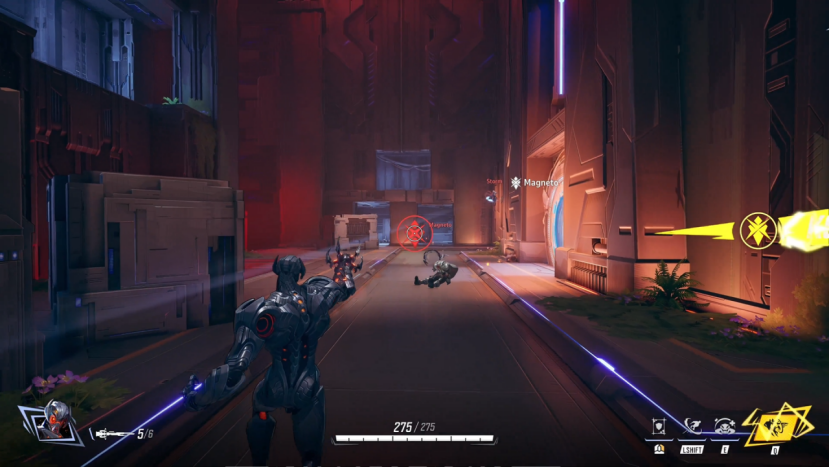This screenshot has height=467, width=830.
Task: Activate the shield drone ability icon
Action: click(x=659, y=426)
